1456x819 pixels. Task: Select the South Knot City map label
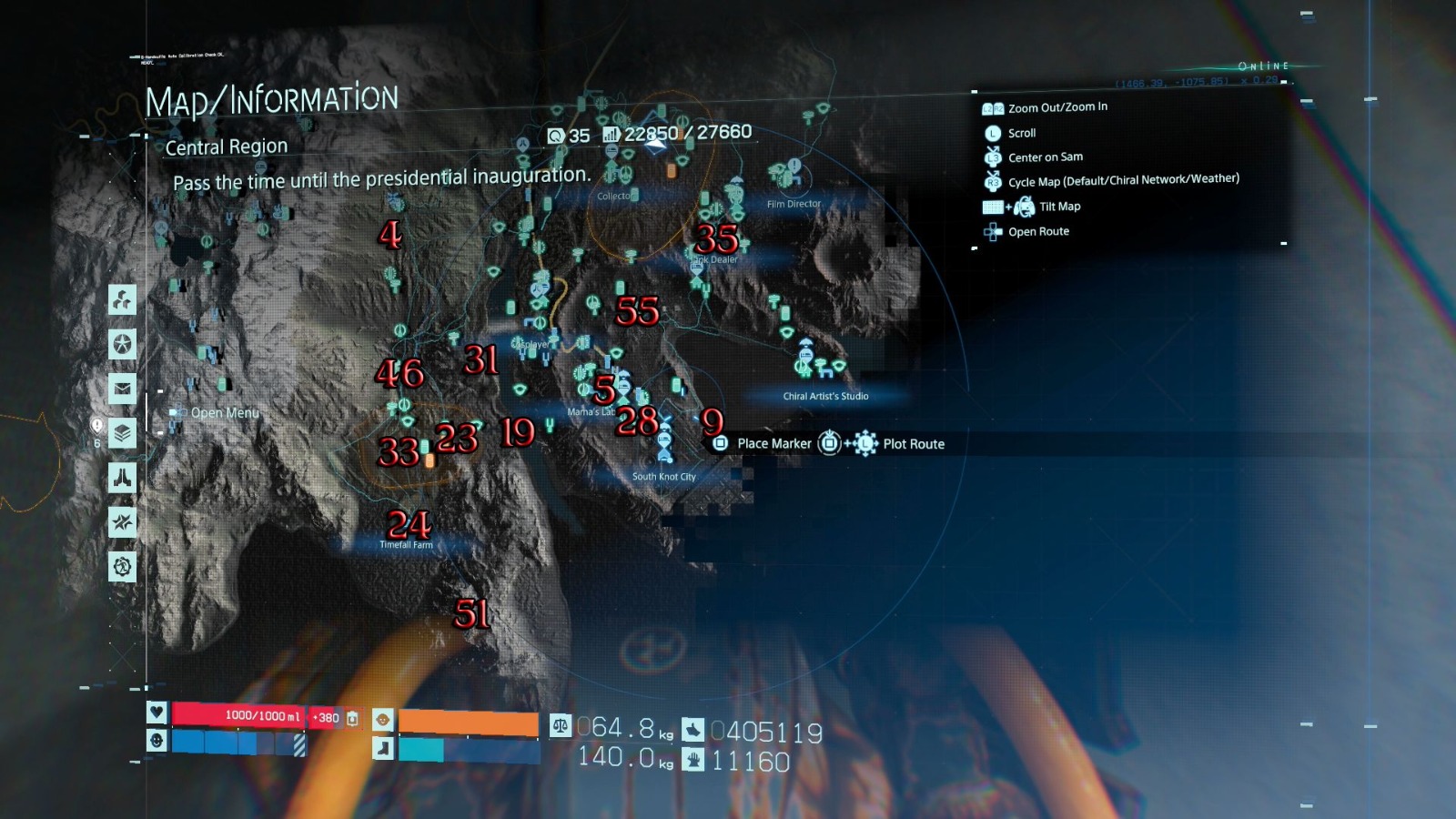pos(664,475)
